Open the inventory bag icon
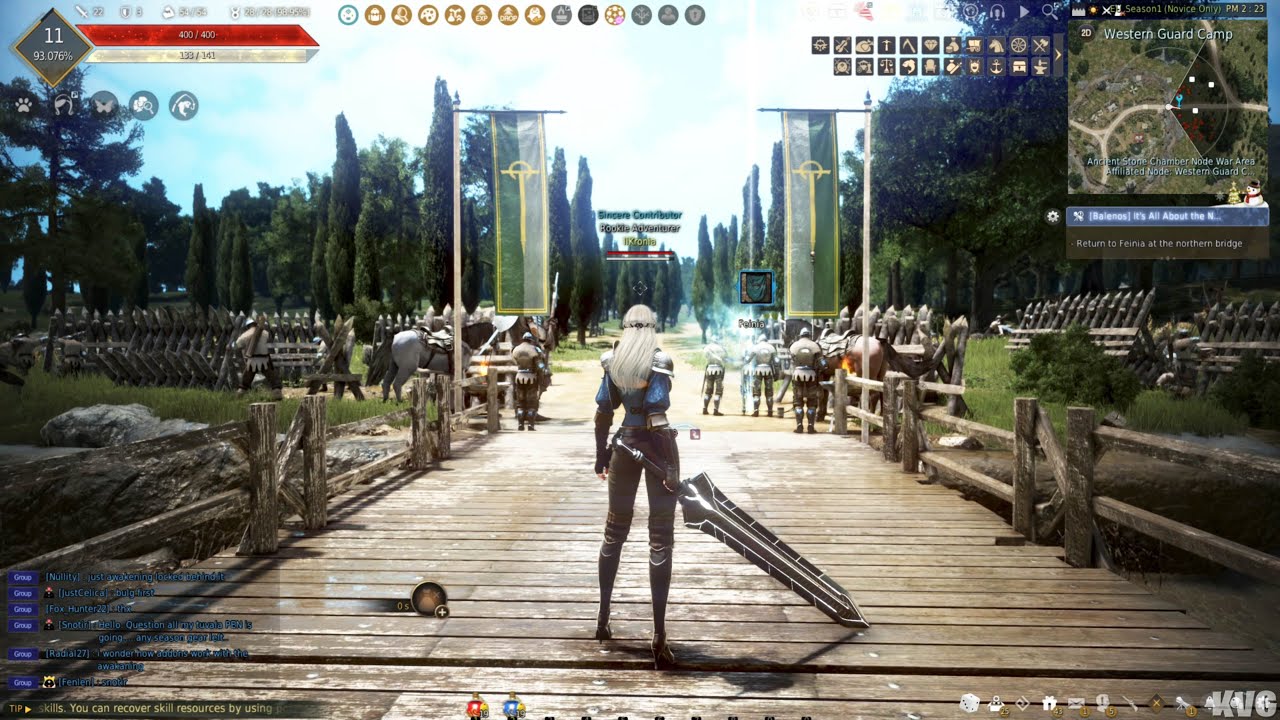Viewport: 1280px width, 720px height. tap(375, 14)
